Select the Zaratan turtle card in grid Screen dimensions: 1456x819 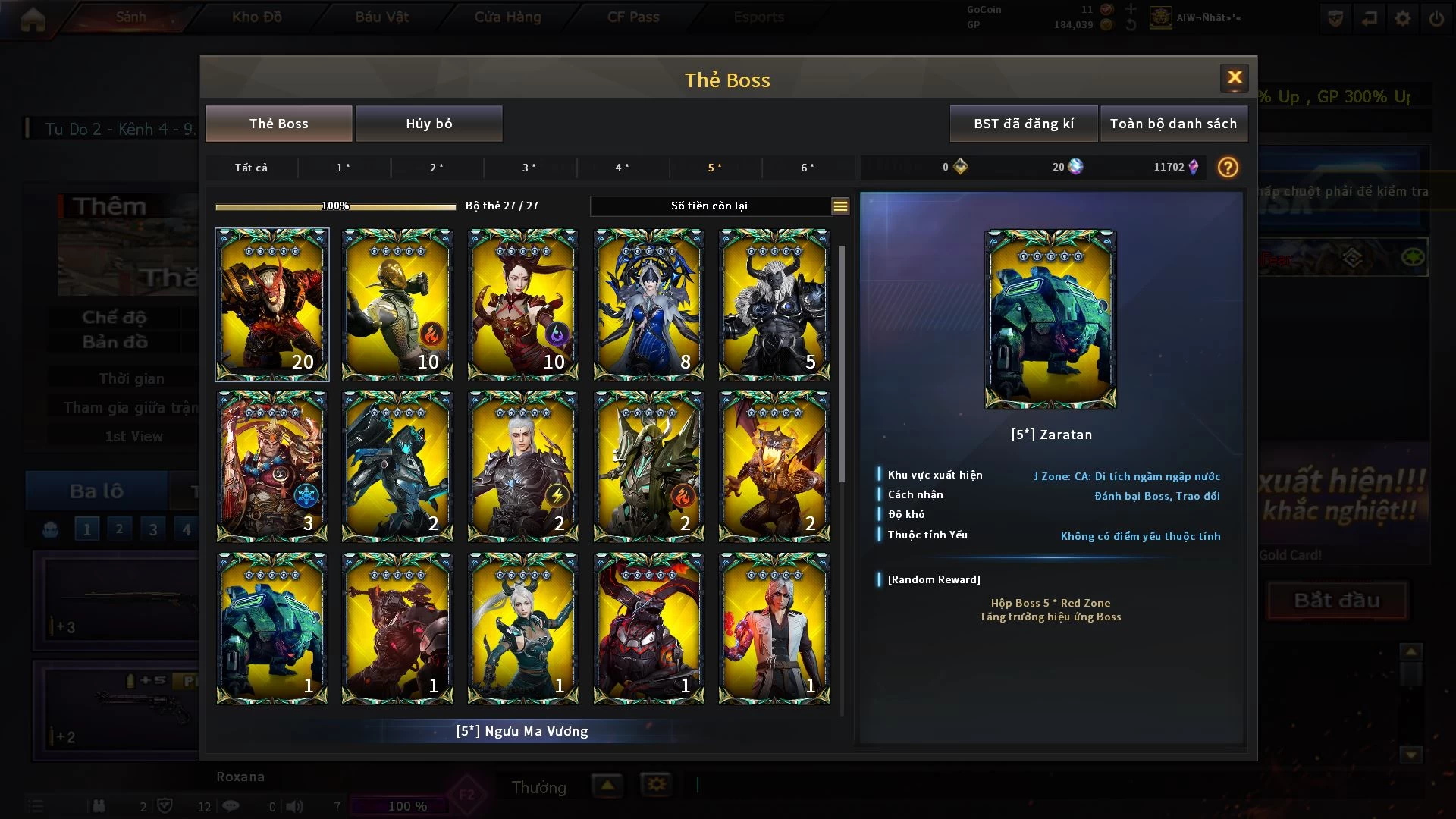pyautogui.click(x=272, y=628)
